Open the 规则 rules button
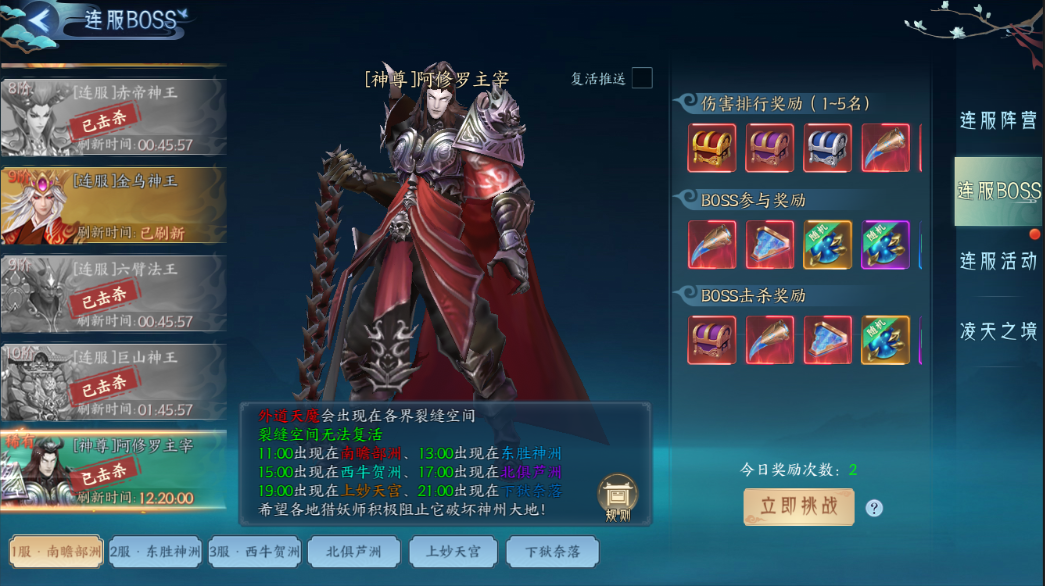1045x586 pixels. (x=617, y=497)
